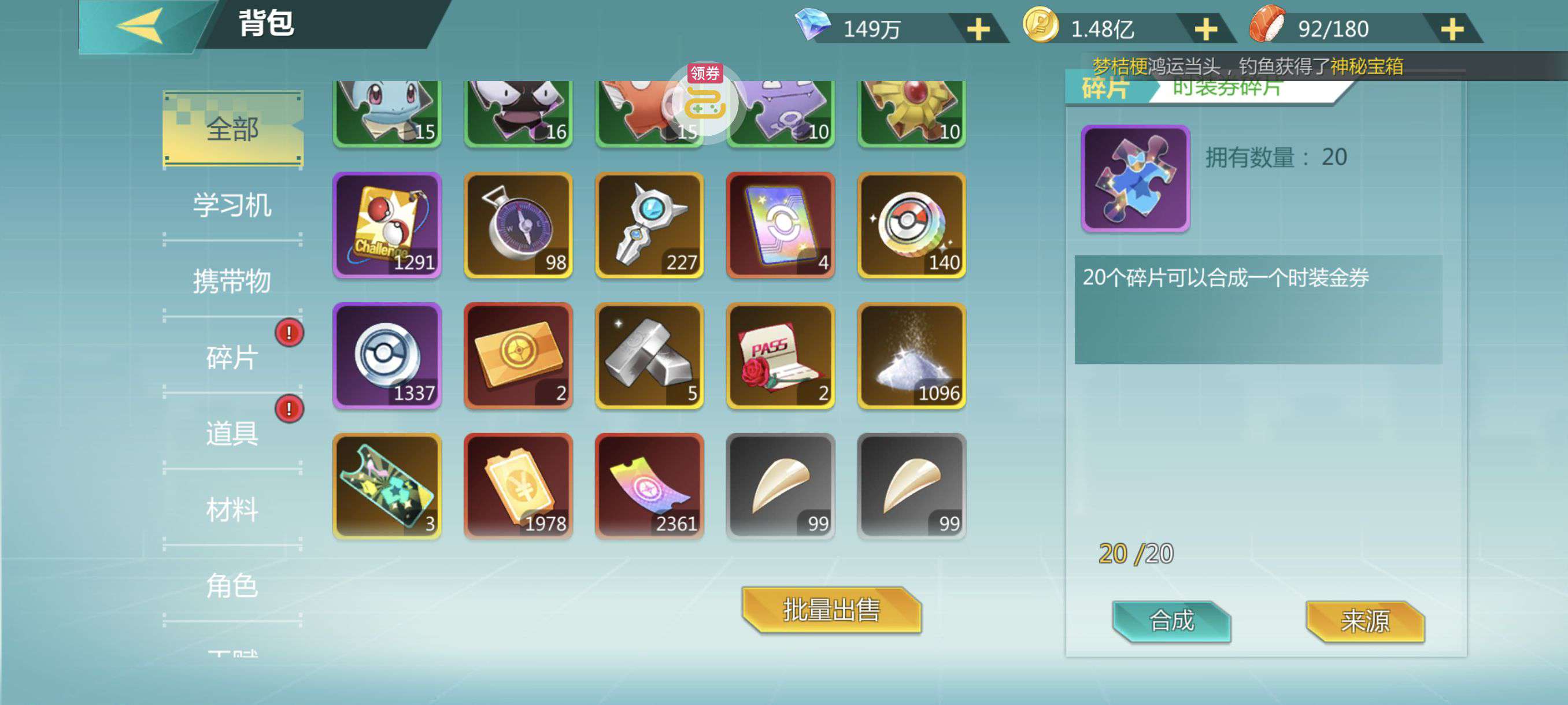Select the compass item slot
Image resolution: width=1568 pixels, height=705 pixels.
pyautogui.click(x=518, y=225)
